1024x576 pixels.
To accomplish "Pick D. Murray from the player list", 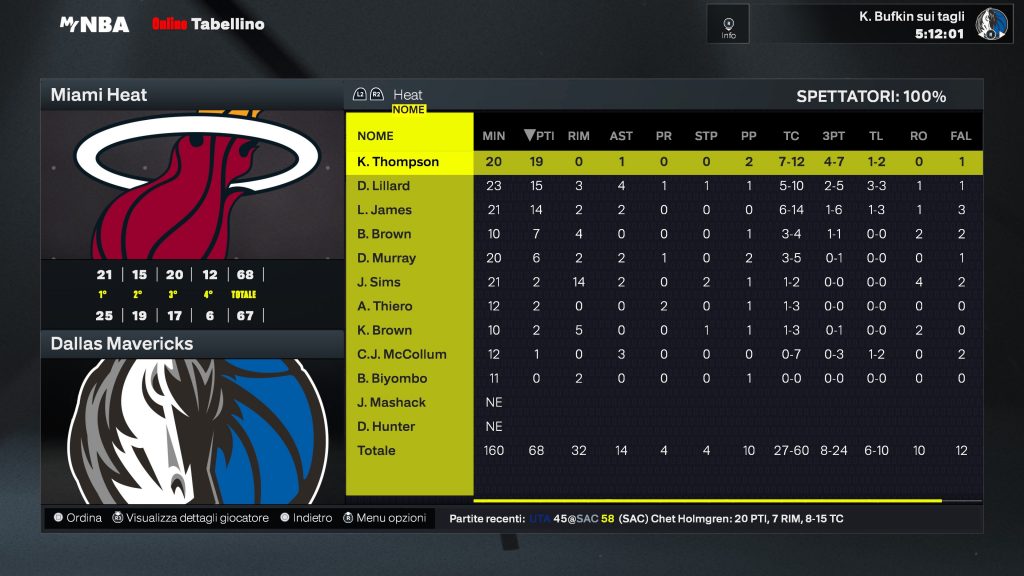I will (x=386, y=258).
